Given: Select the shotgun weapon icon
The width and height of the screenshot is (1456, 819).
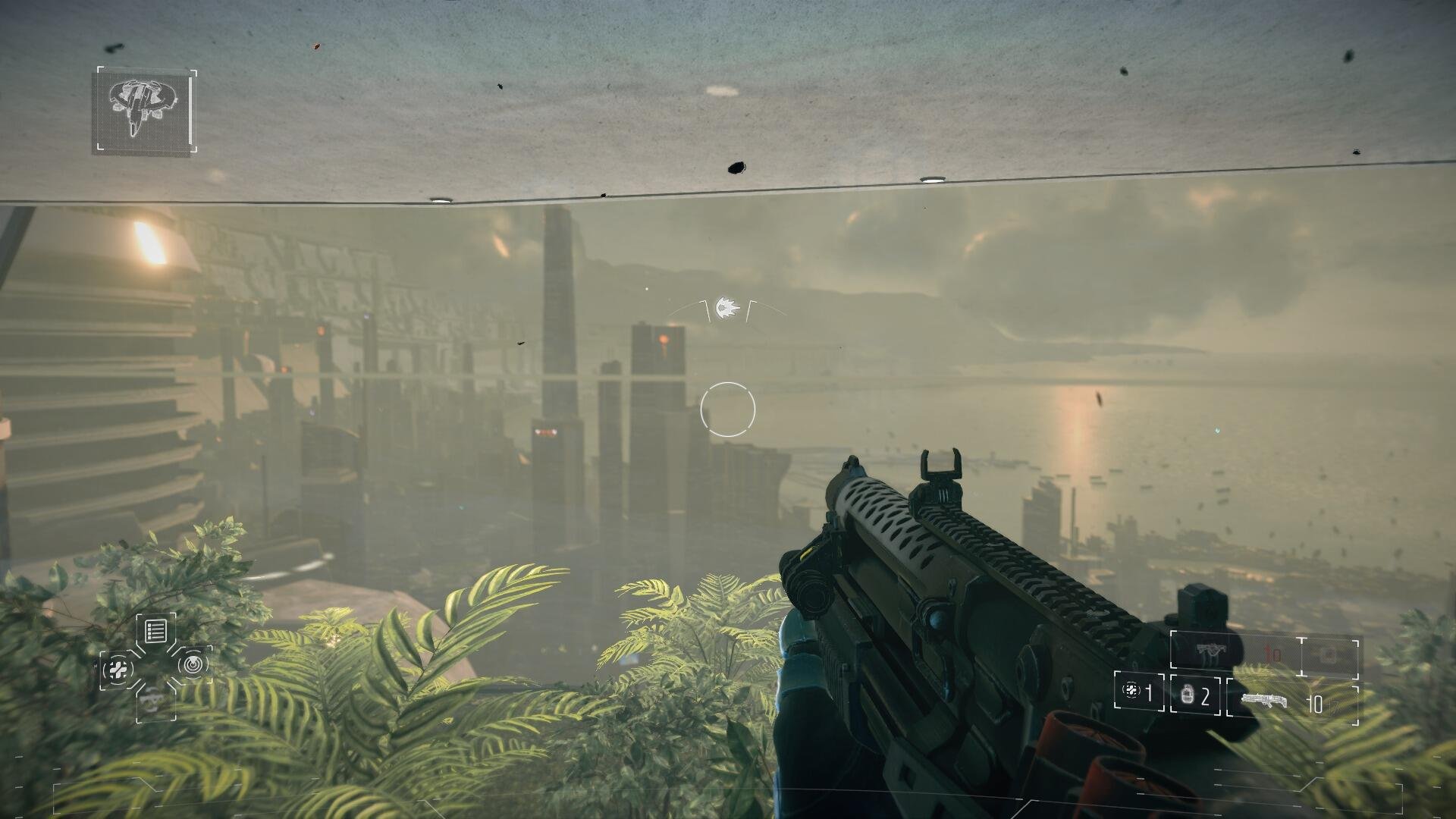Looking at the screenshot, I should 1264,700.
